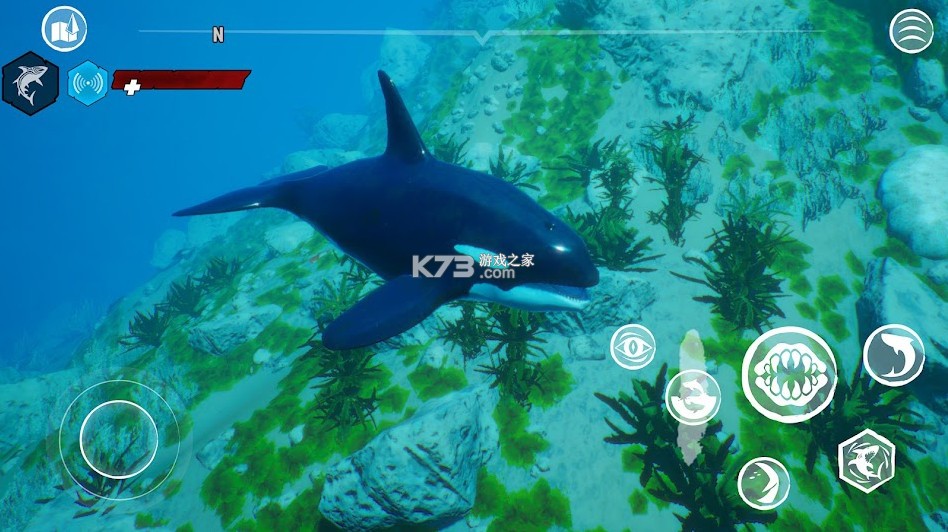Activate the blue sonar pulse ability

[x=87, y=83]
